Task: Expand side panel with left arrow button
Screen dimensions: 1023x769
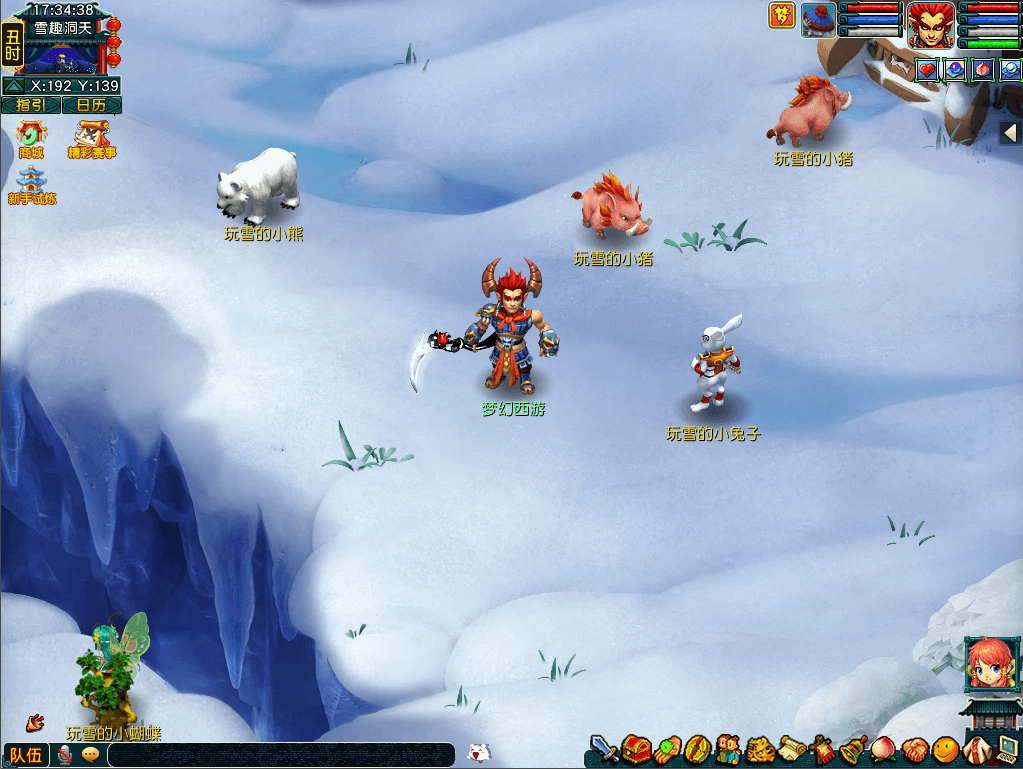Action: point(1010,133)
